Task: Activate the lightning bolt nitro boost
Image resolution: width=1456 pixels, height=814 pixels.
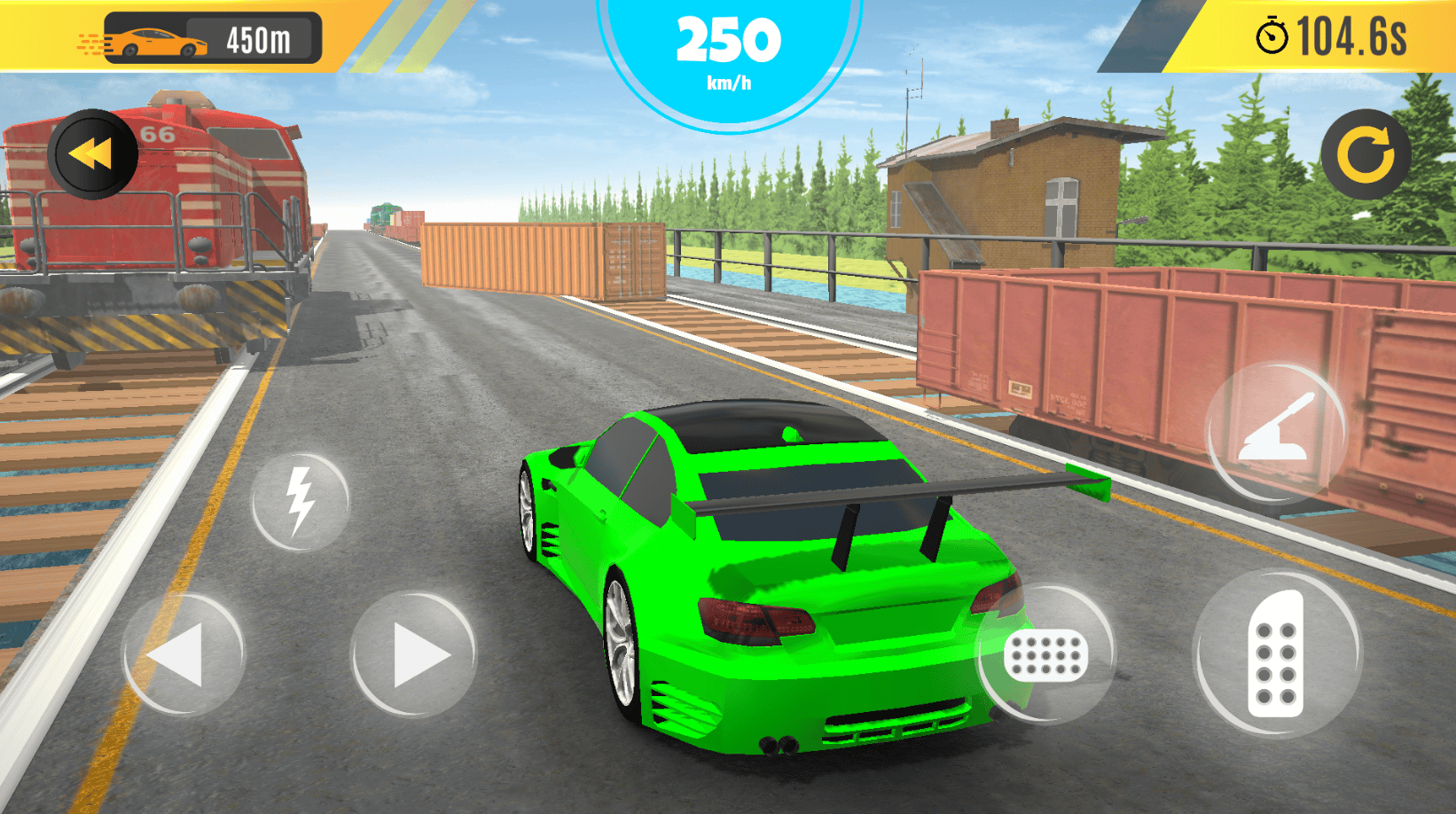Action: click(300, 501)
